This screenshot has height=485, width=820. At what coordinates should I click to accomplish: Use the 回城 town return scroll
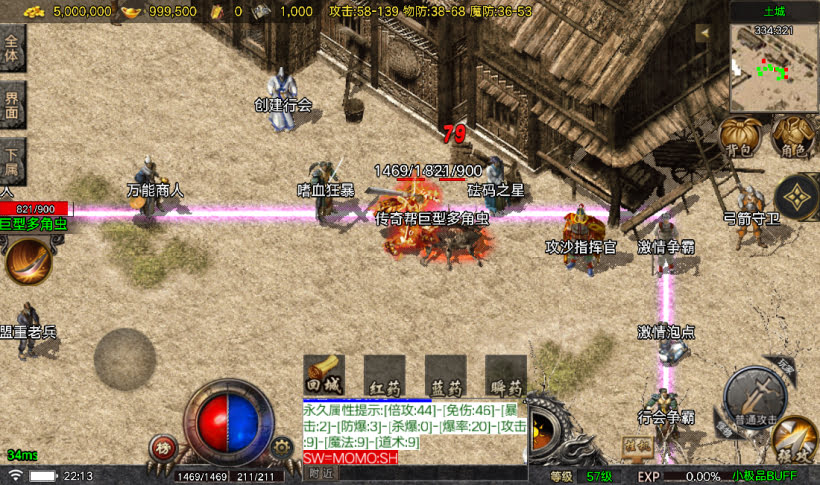point(324,376)
